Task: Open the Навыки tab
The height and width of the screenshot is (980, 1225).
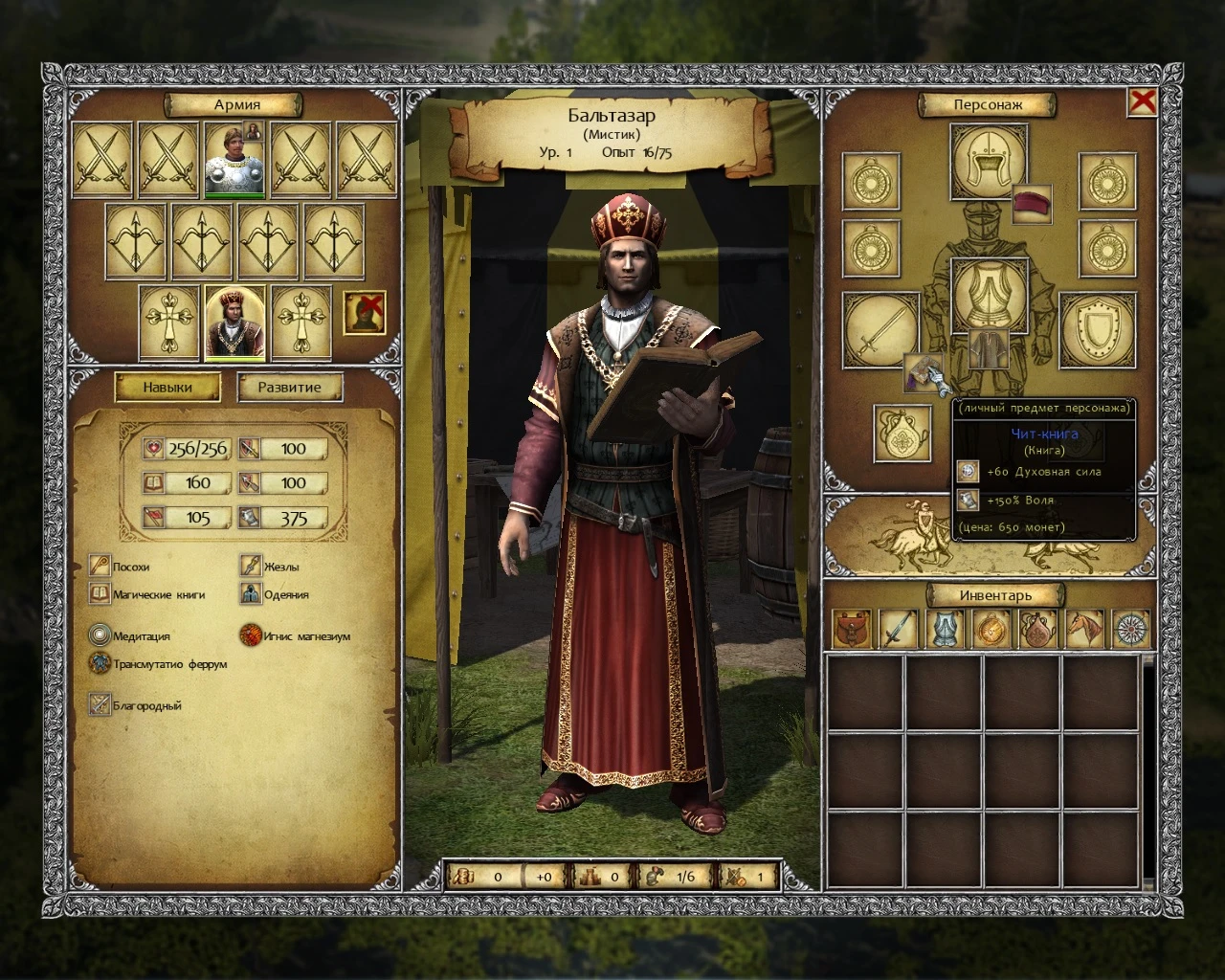Action: click(167, 387)
